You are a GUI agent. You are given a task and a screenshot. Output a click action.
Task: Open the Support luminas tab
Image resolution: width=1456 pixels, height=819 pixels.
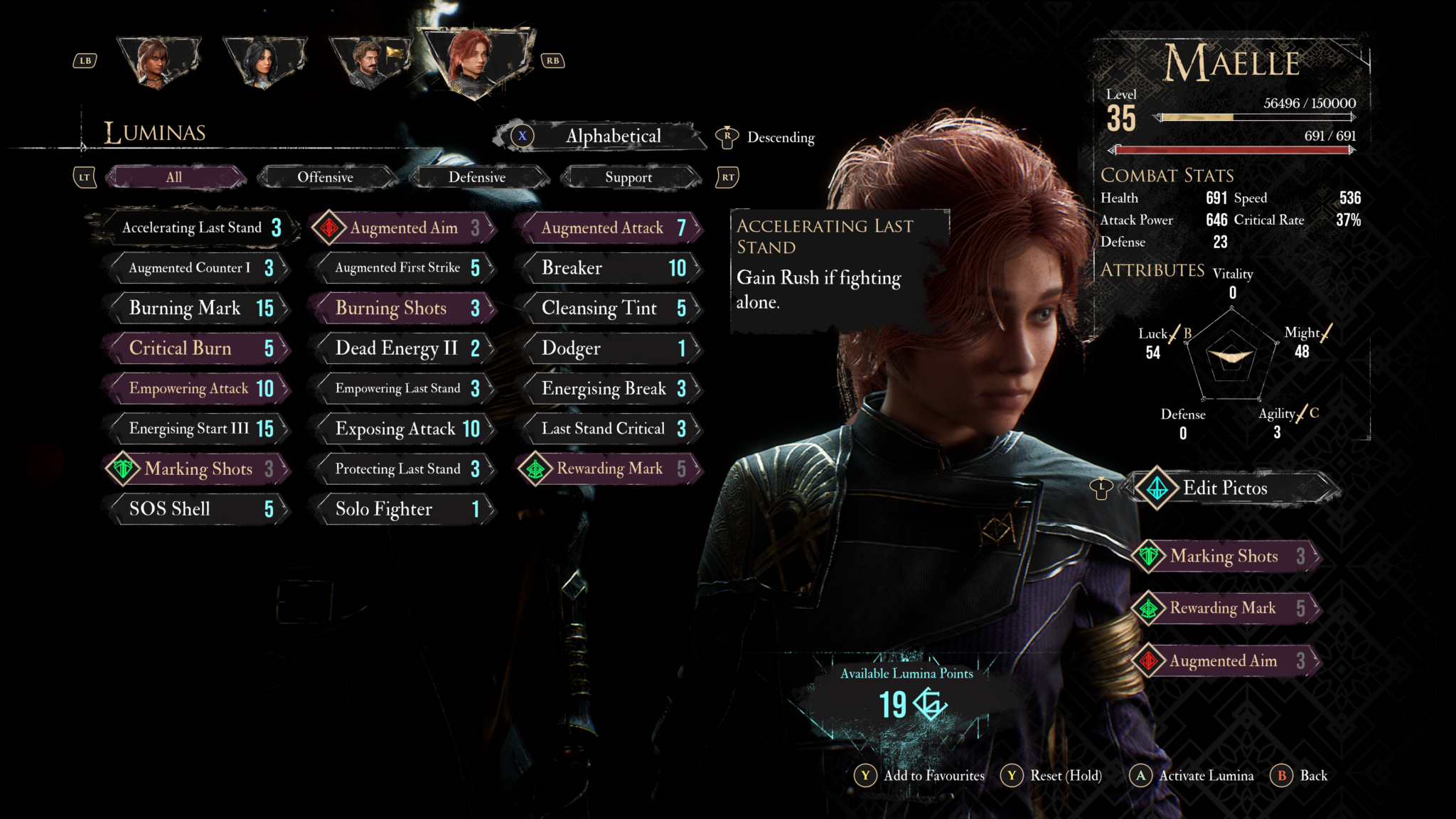coord(629,177)
